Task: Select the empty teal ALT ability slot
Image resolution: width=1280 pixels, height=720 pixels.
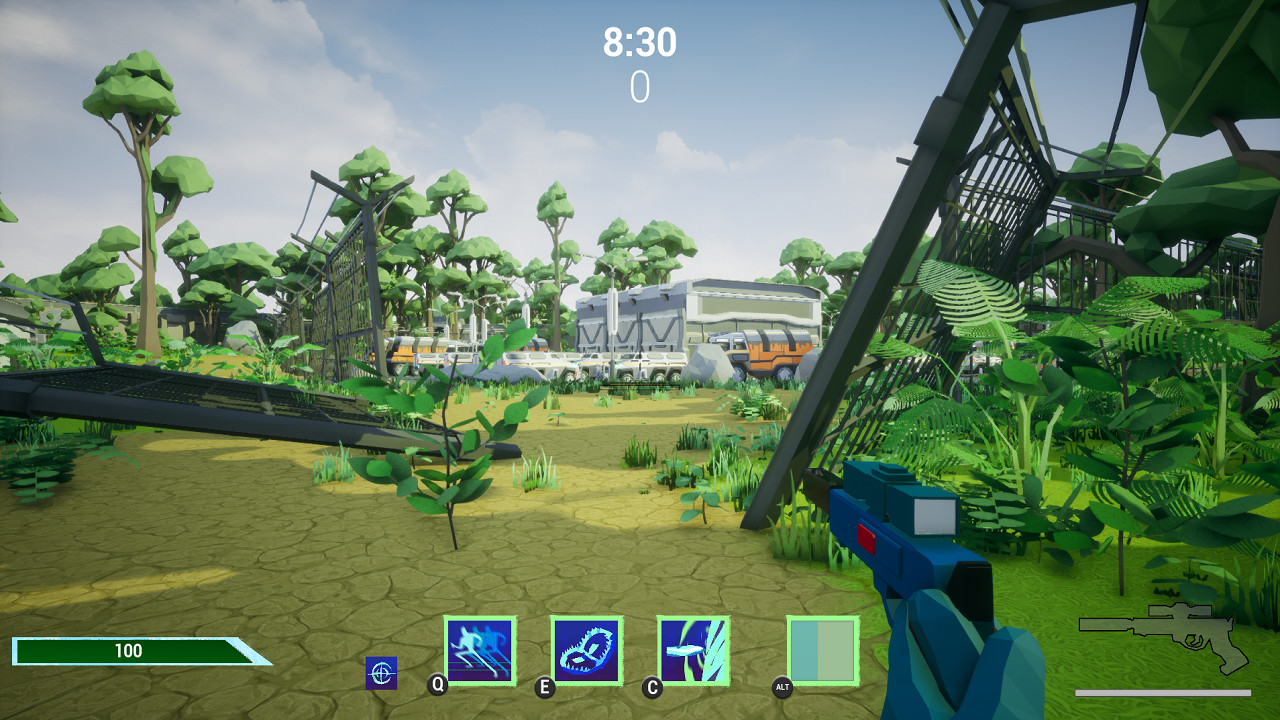Action: [822, 652]
